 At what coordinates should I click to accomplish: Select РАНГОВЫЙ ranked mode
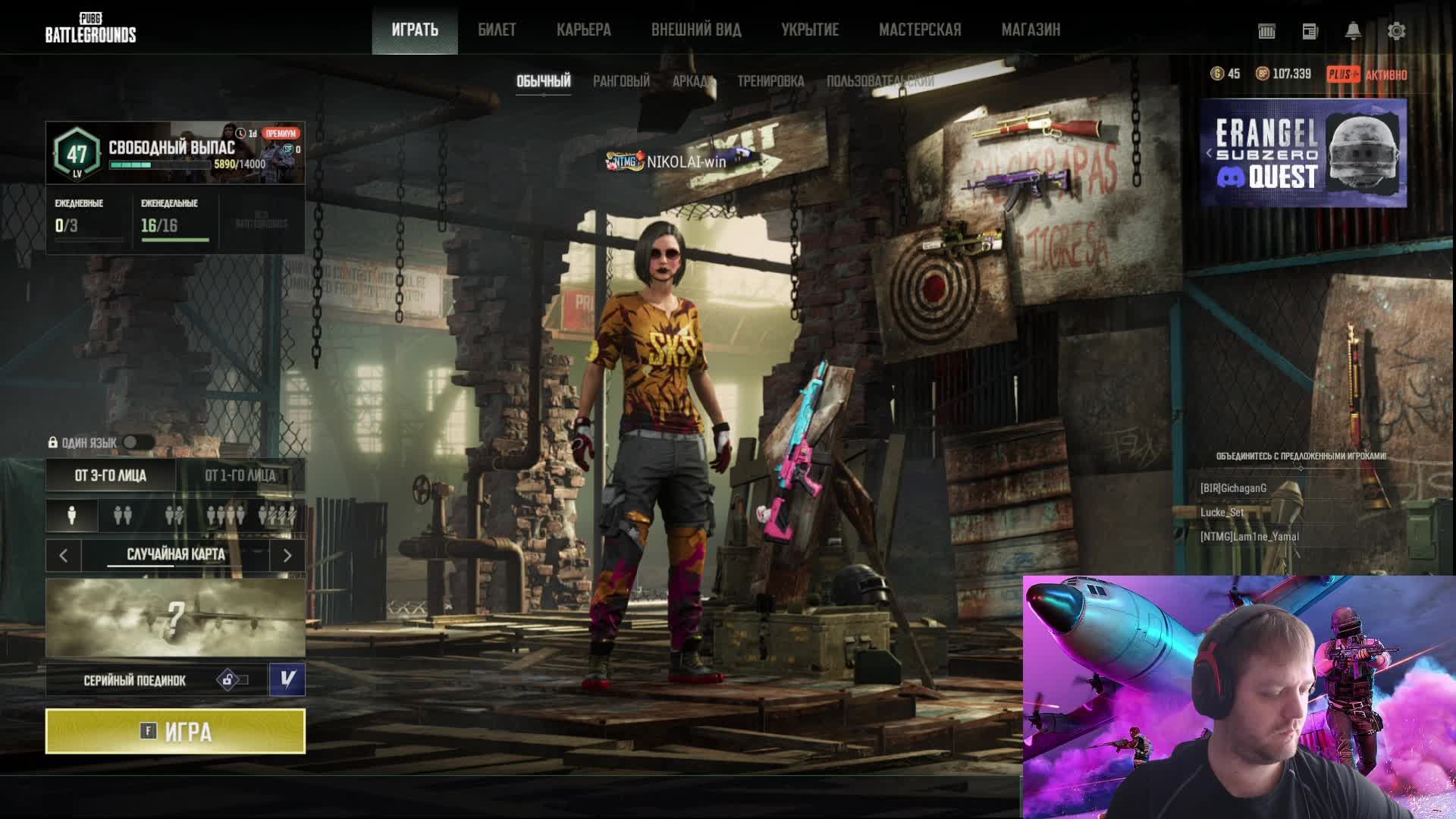pos(621,81)
